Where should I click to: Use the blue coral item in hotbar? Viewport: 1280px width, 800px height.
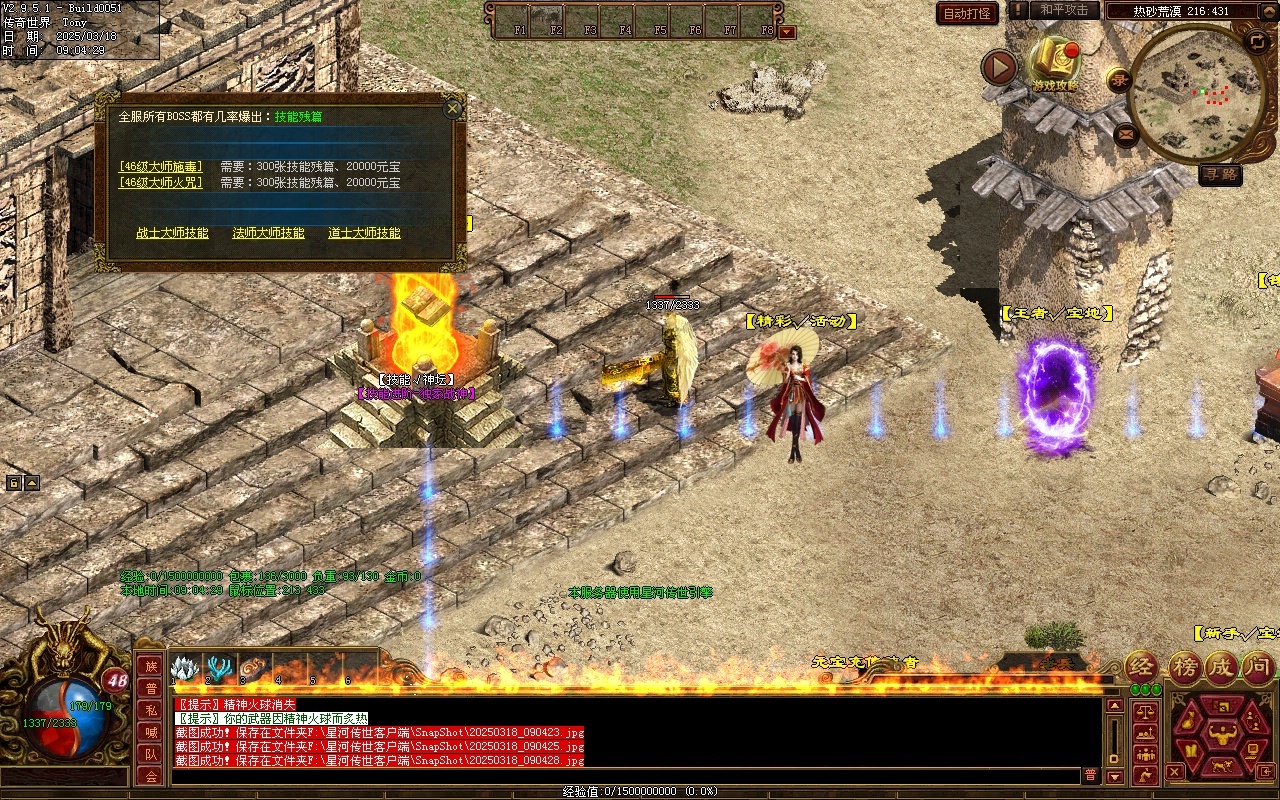[x=217, y=668]
